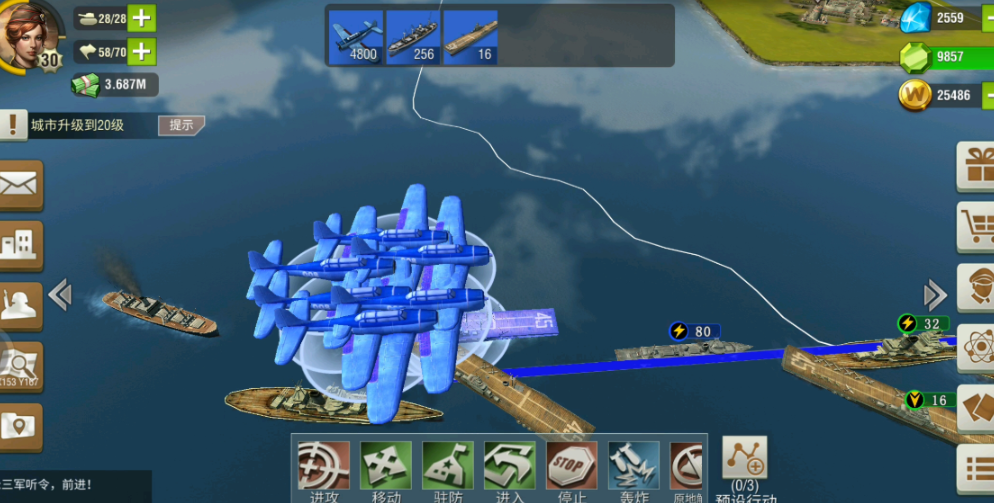Add more tank troops with the plus button
Viewport: 994px width, 503px height.
(142, 19)
